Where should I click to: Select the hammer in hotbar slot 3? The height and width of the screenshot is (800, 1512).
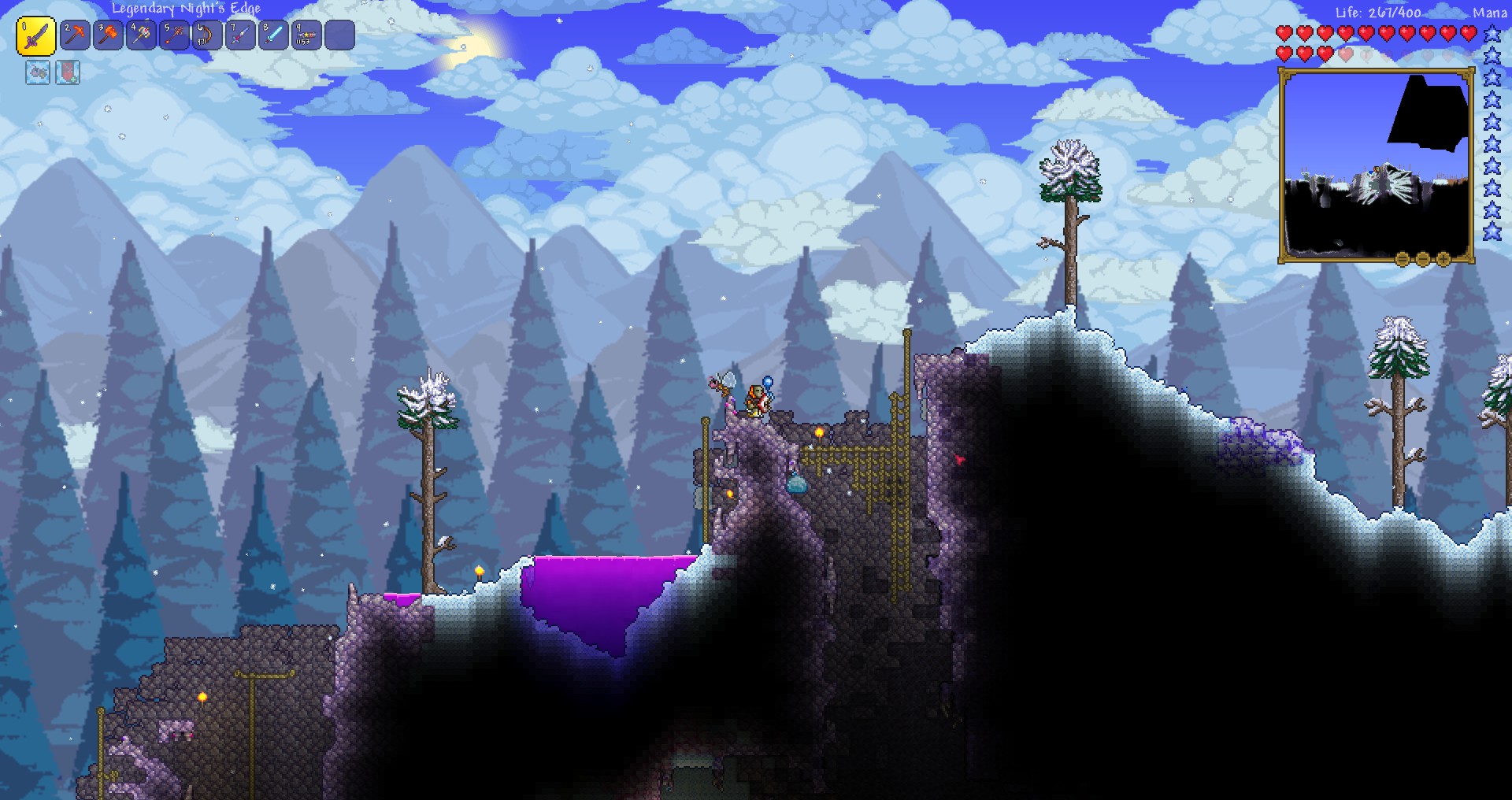(x=107, y=35)
